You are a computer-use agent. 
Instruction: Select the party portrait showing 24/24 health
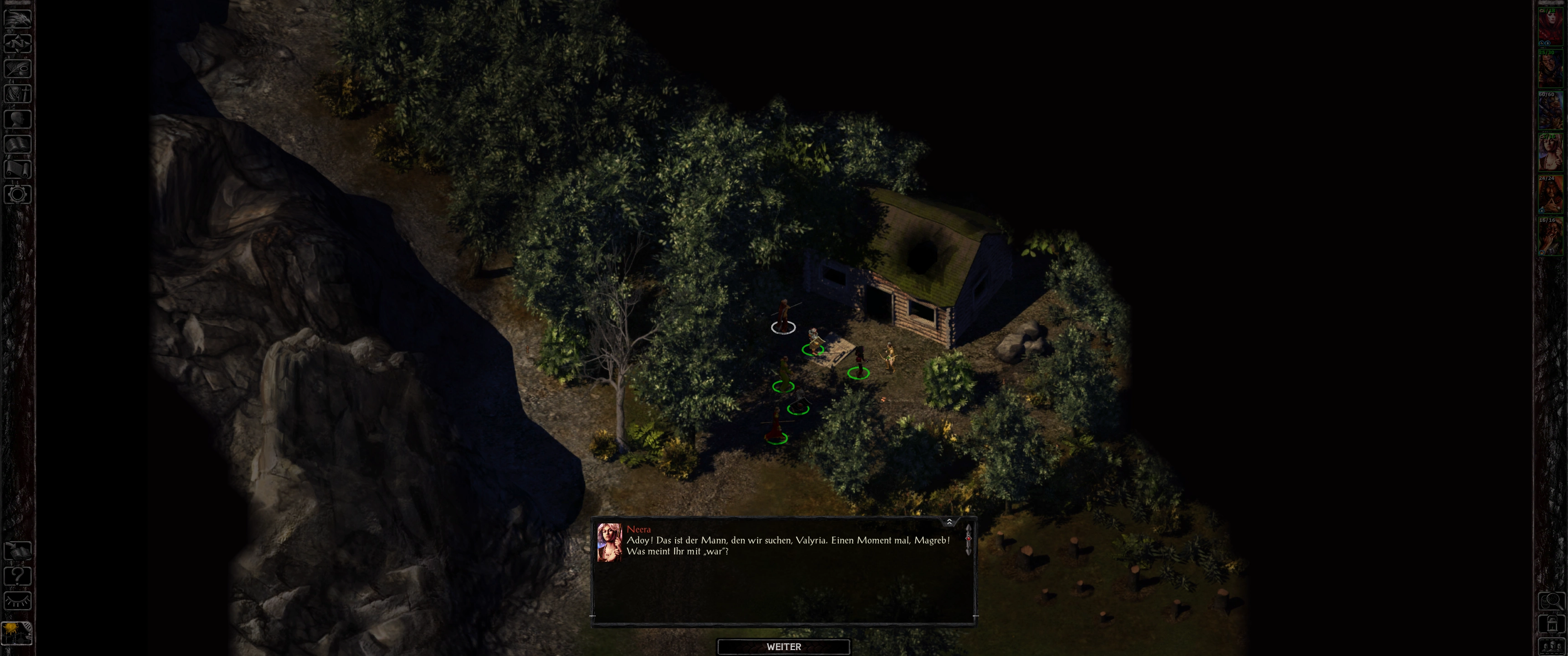click(x=1550, y=195)
